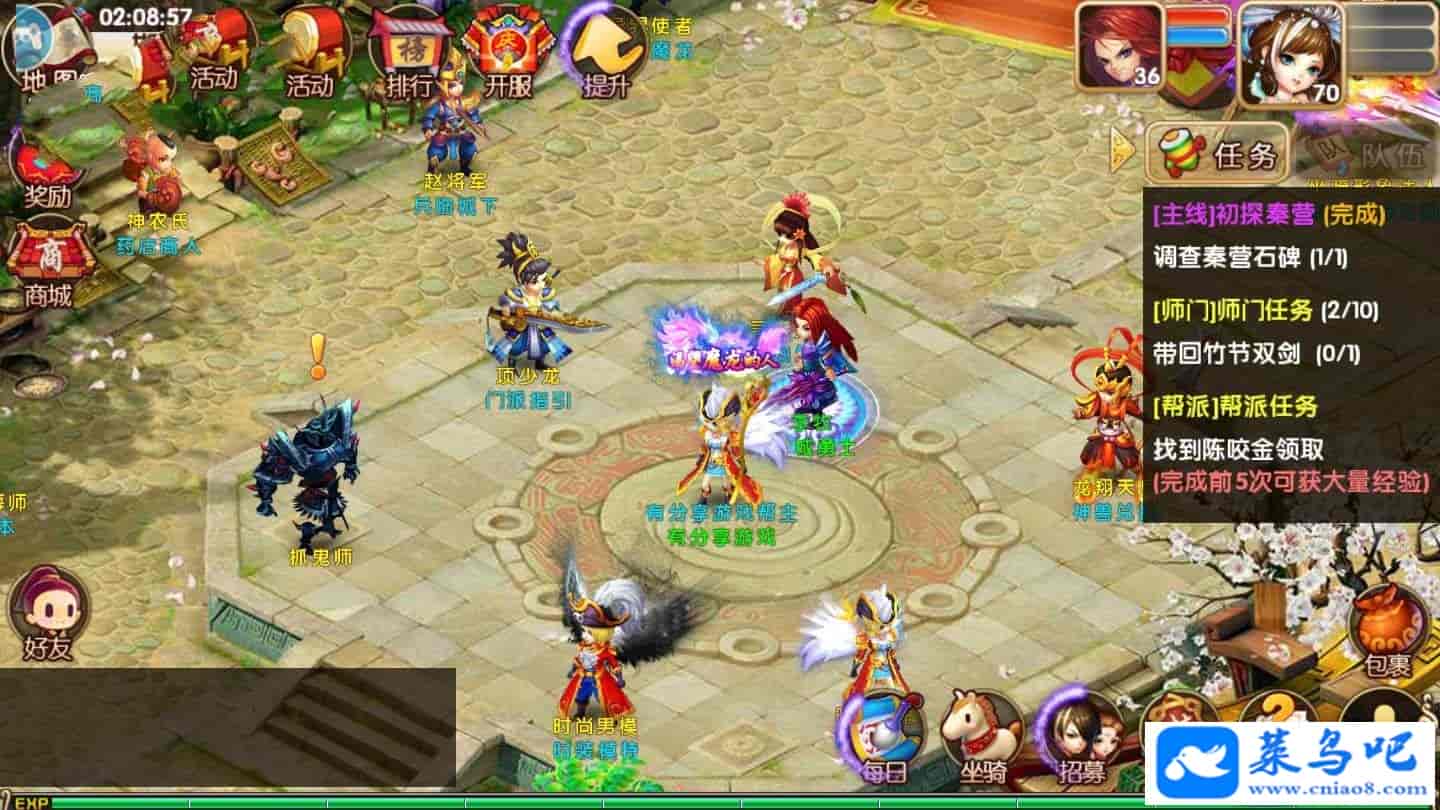This screenshot has width=1440, height=810.
Task: Open the 开服 server event icon
Action: (x=508, y=52)
